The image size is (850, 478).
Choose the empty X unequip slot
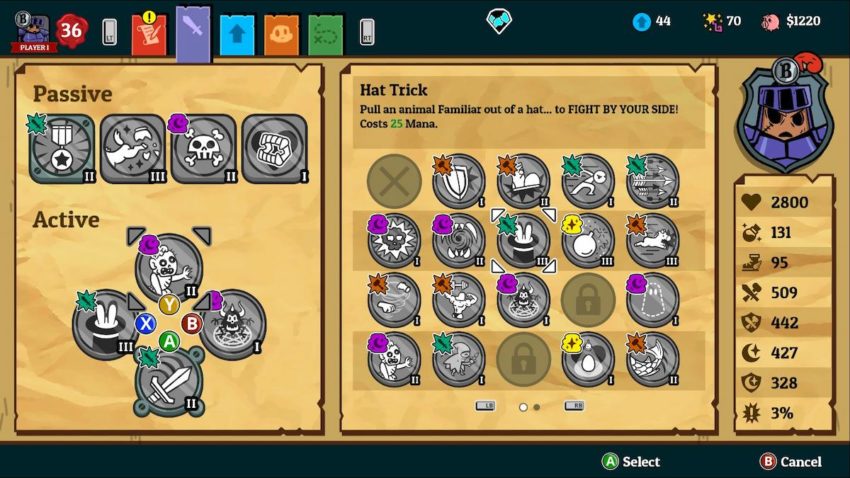[x=394, y=182]
